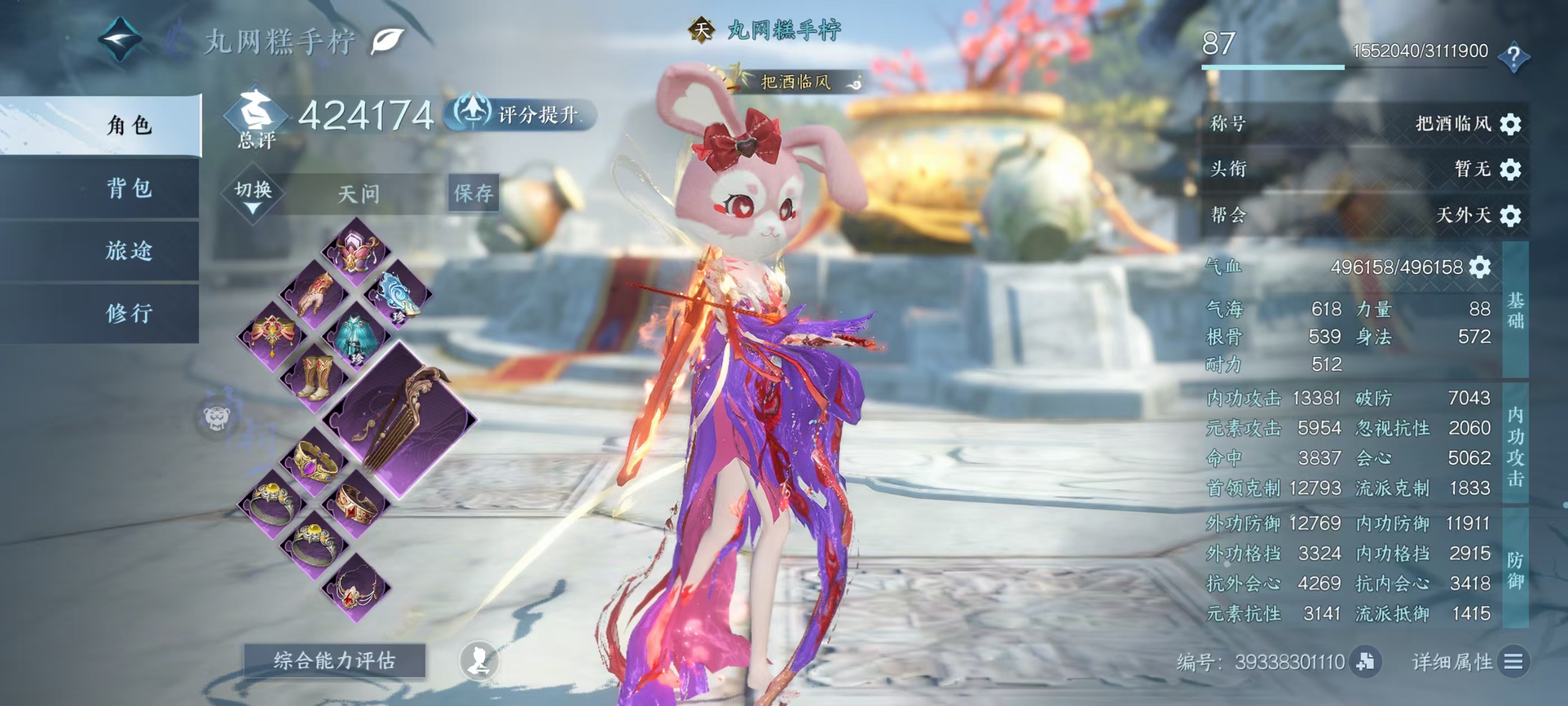The image size is (1568, 706).
Task: Click the character pose icon at the bottom
Action: 479,660
